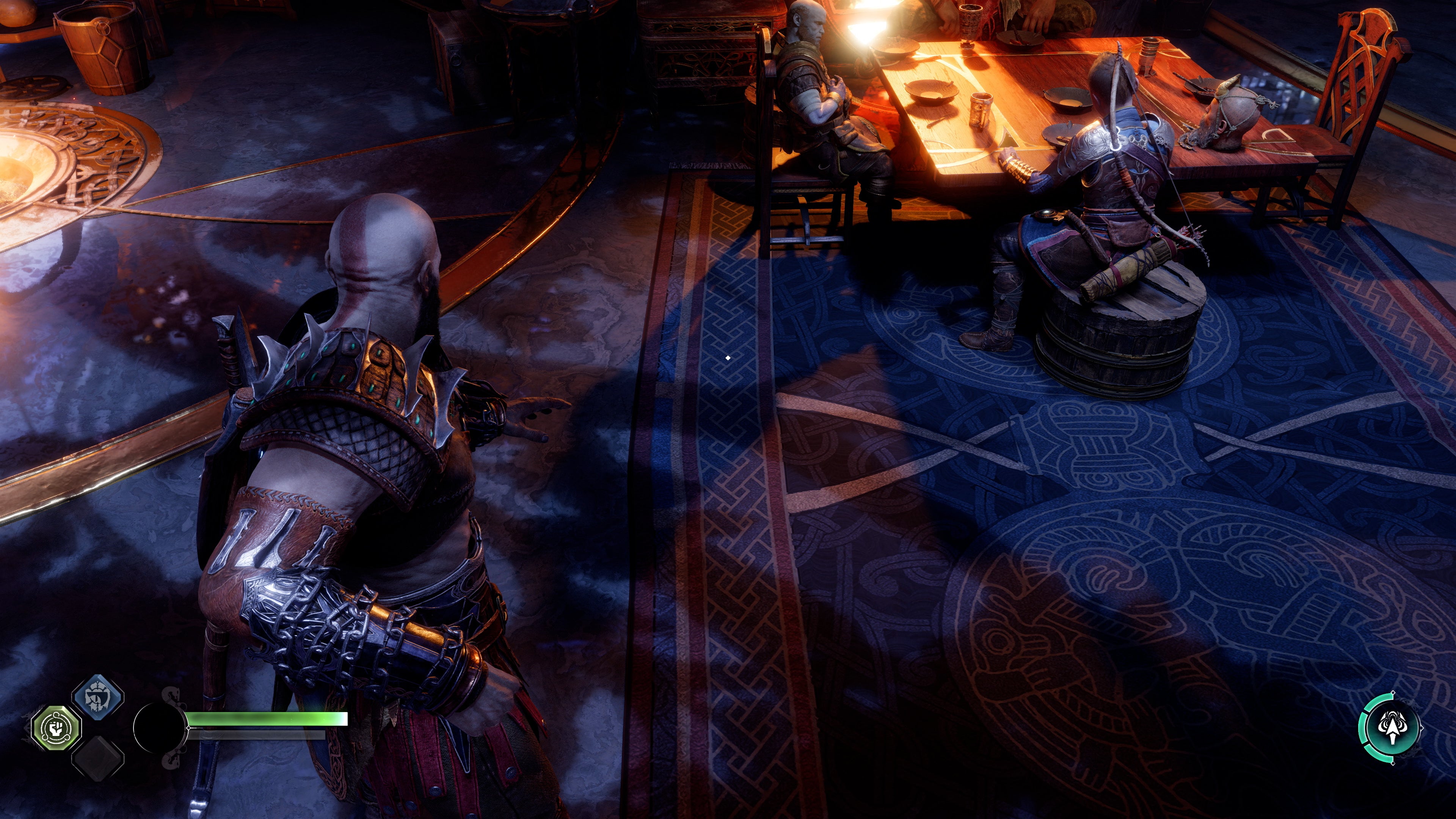Select the blue shield runic icon
The height and width of the screenshot is (819, 1456).
click(98, 698)
